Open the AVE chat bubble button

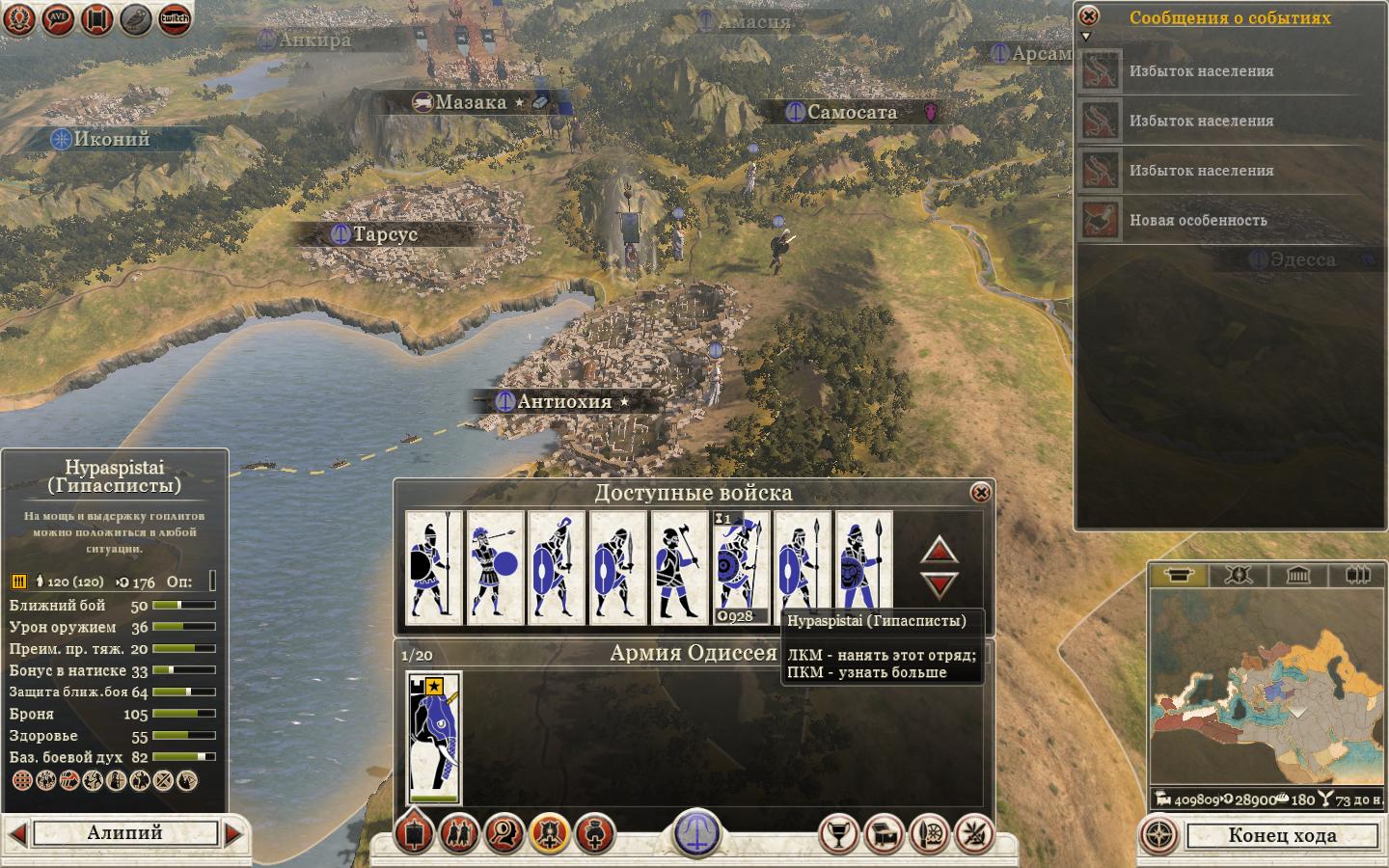[x=59, y=18]
